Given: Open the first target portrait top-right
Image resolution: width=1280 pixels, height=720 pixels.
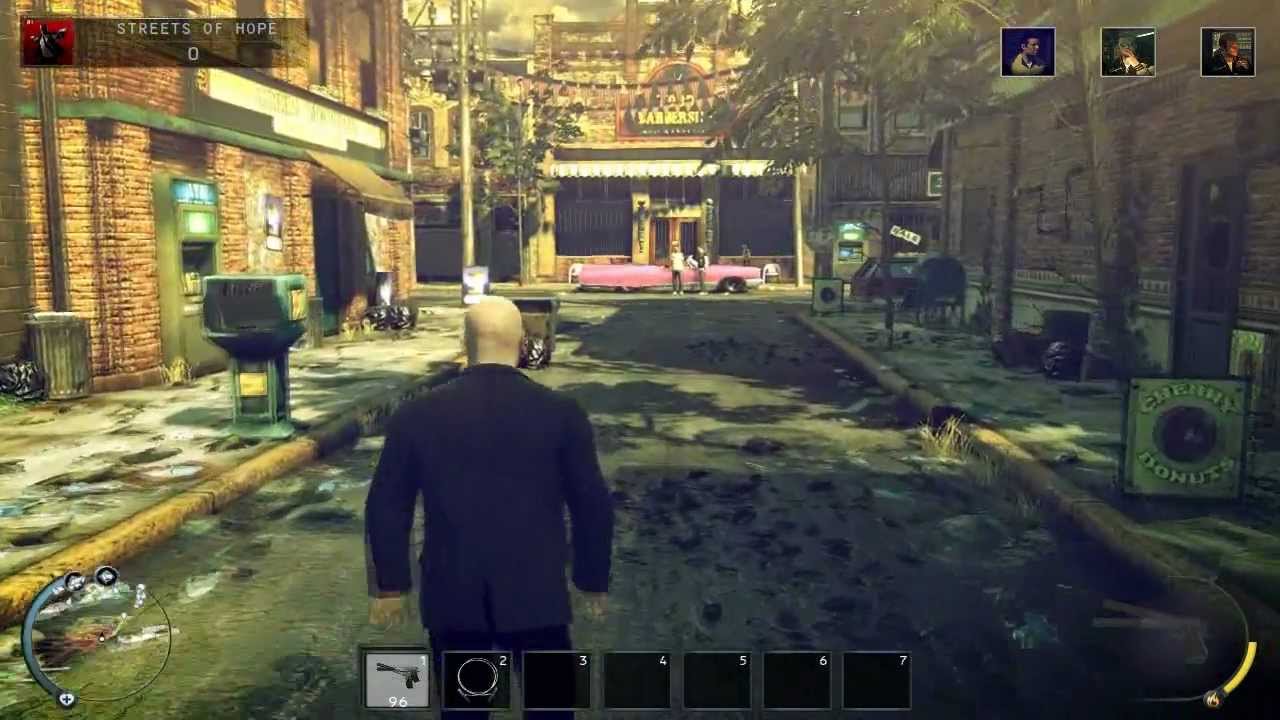Looking at the screenshot, I should [x=1027, y=52].
